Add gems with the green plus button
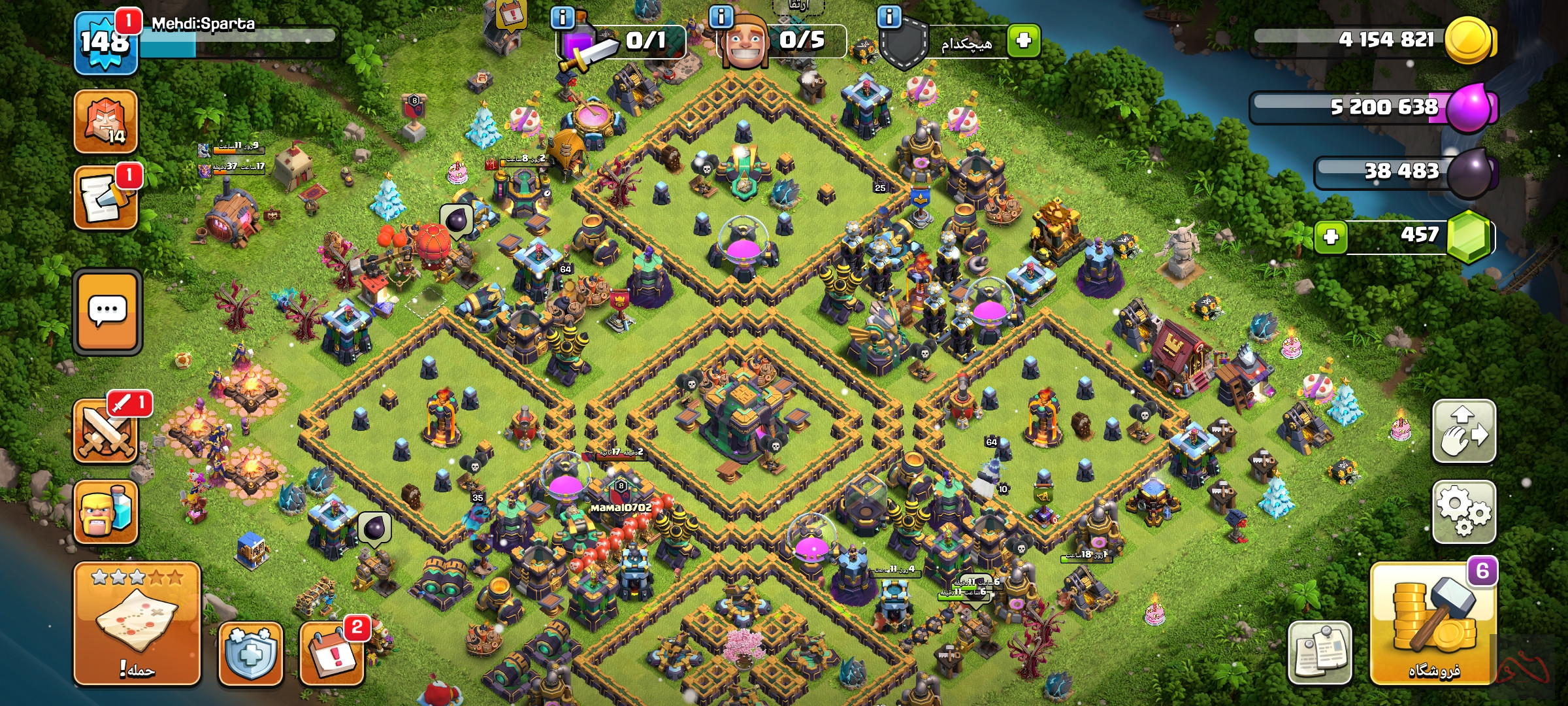 pos(1331,236)
